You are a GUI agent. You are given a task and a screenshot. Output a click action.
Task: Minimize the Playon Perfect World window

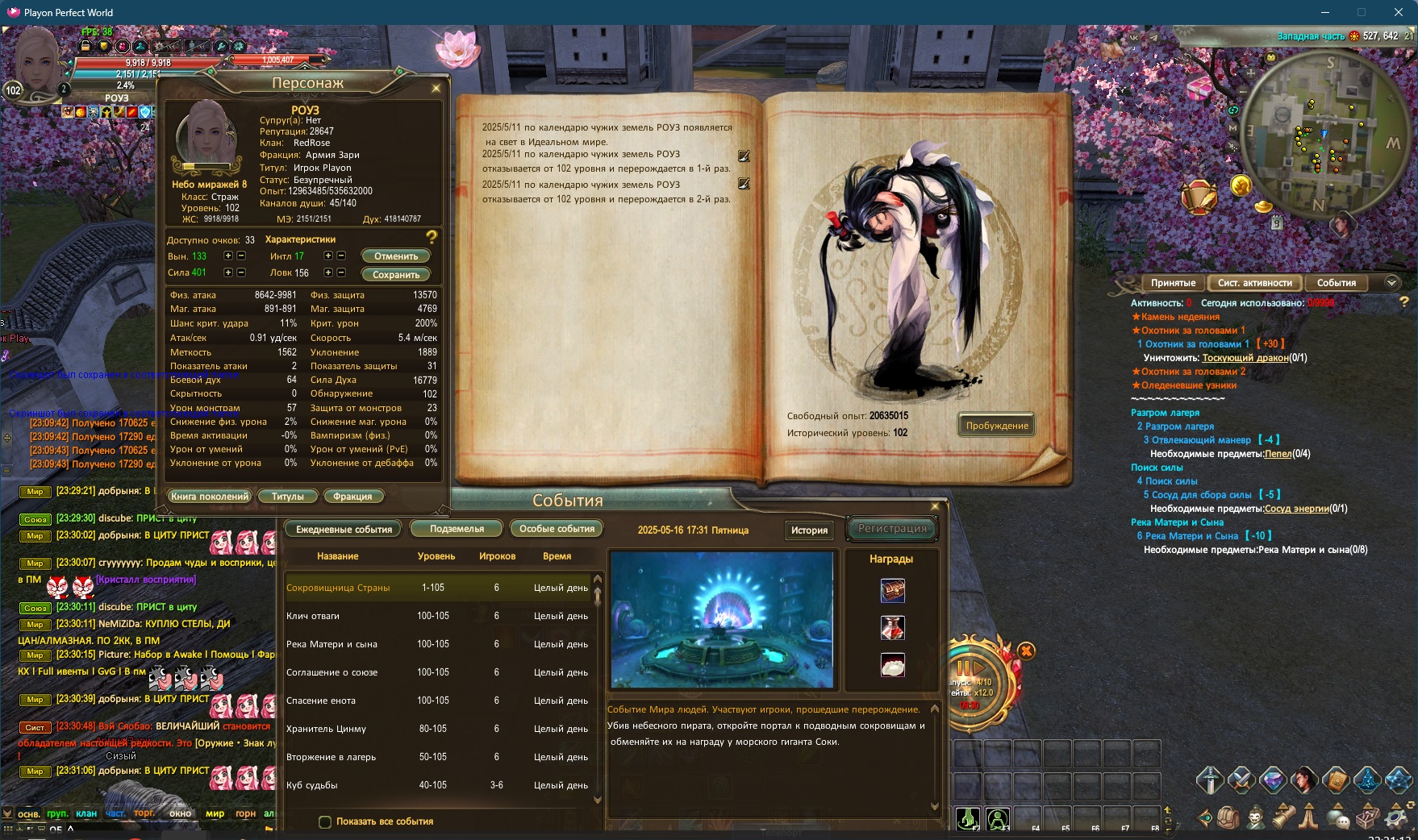pyautogui.click(x=1325, y=12)
